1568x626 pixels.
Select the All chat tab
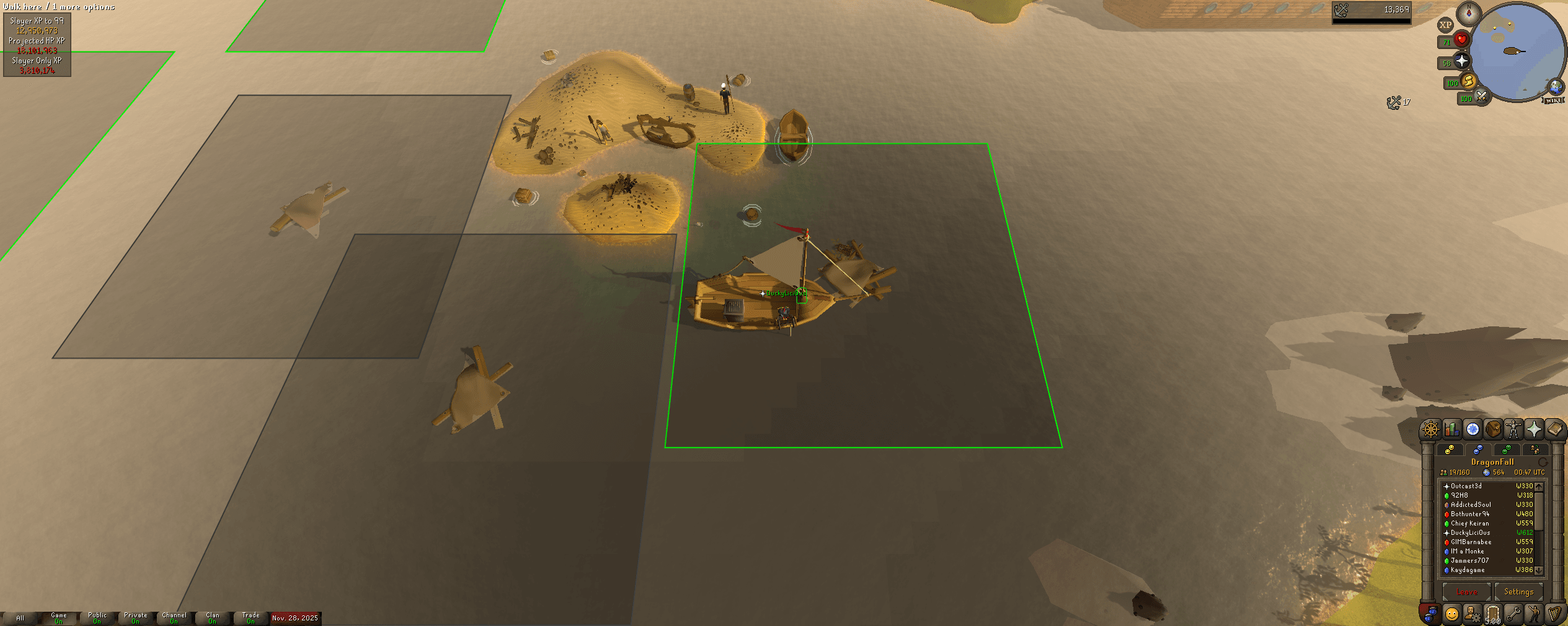pyautogui.click(x=22, y=617)
